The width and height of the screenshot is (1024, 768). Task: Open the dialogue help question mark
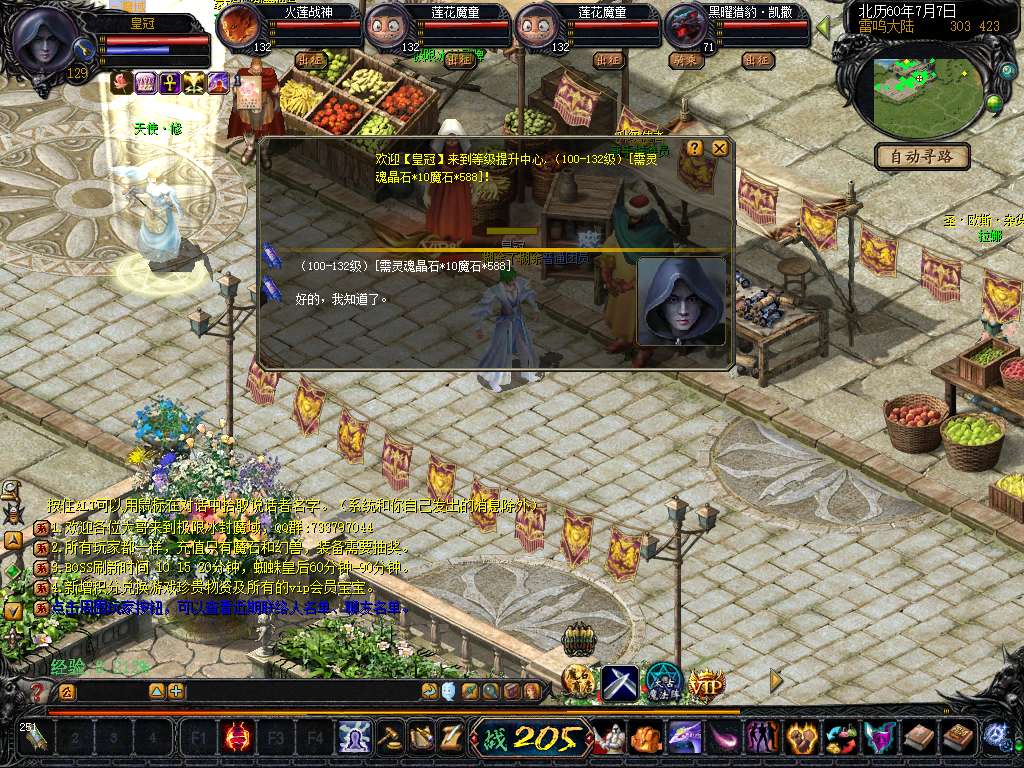[694, 148]
